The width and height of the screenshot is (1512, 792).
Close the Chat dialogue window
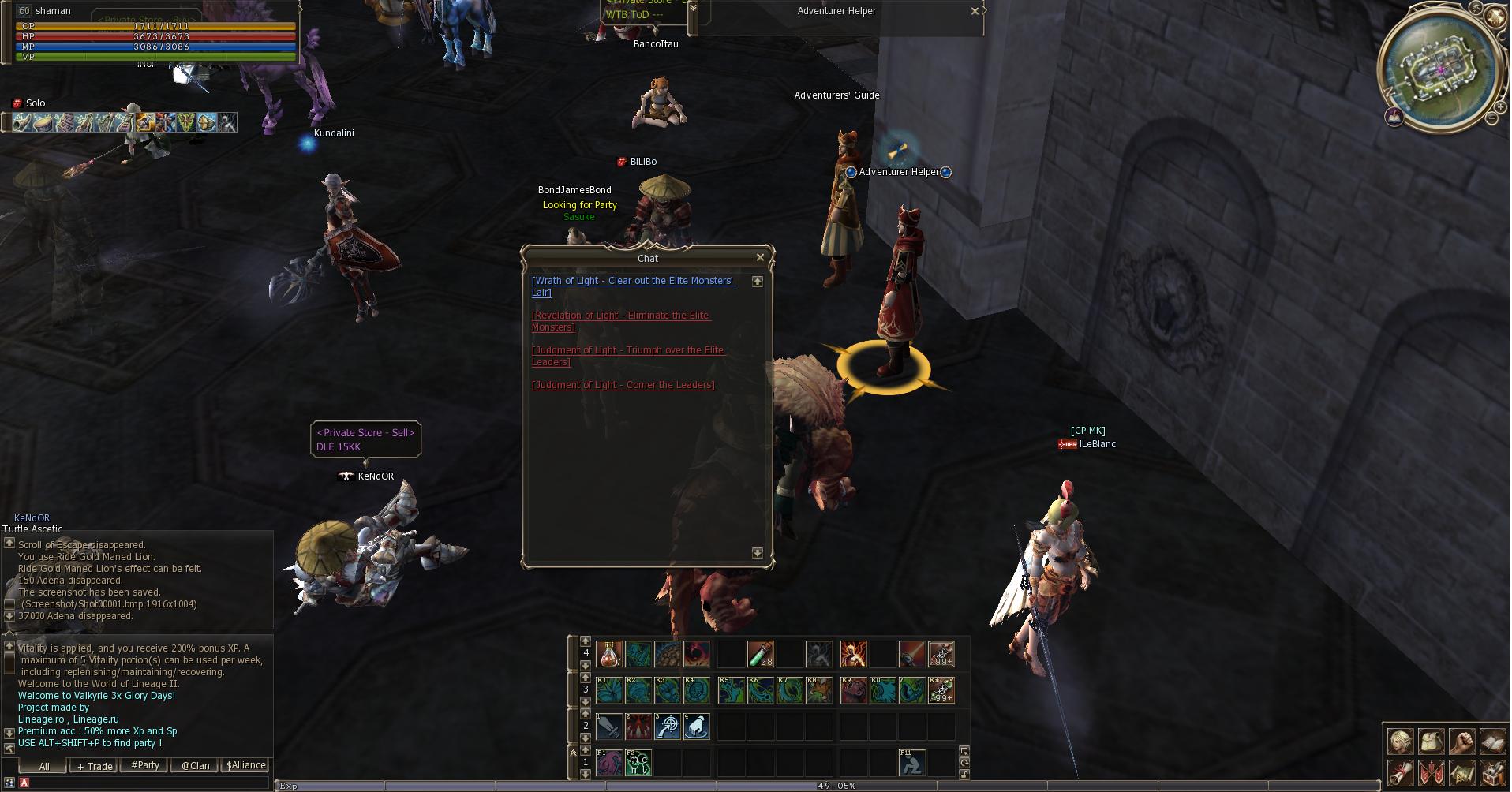pos(760,257)
